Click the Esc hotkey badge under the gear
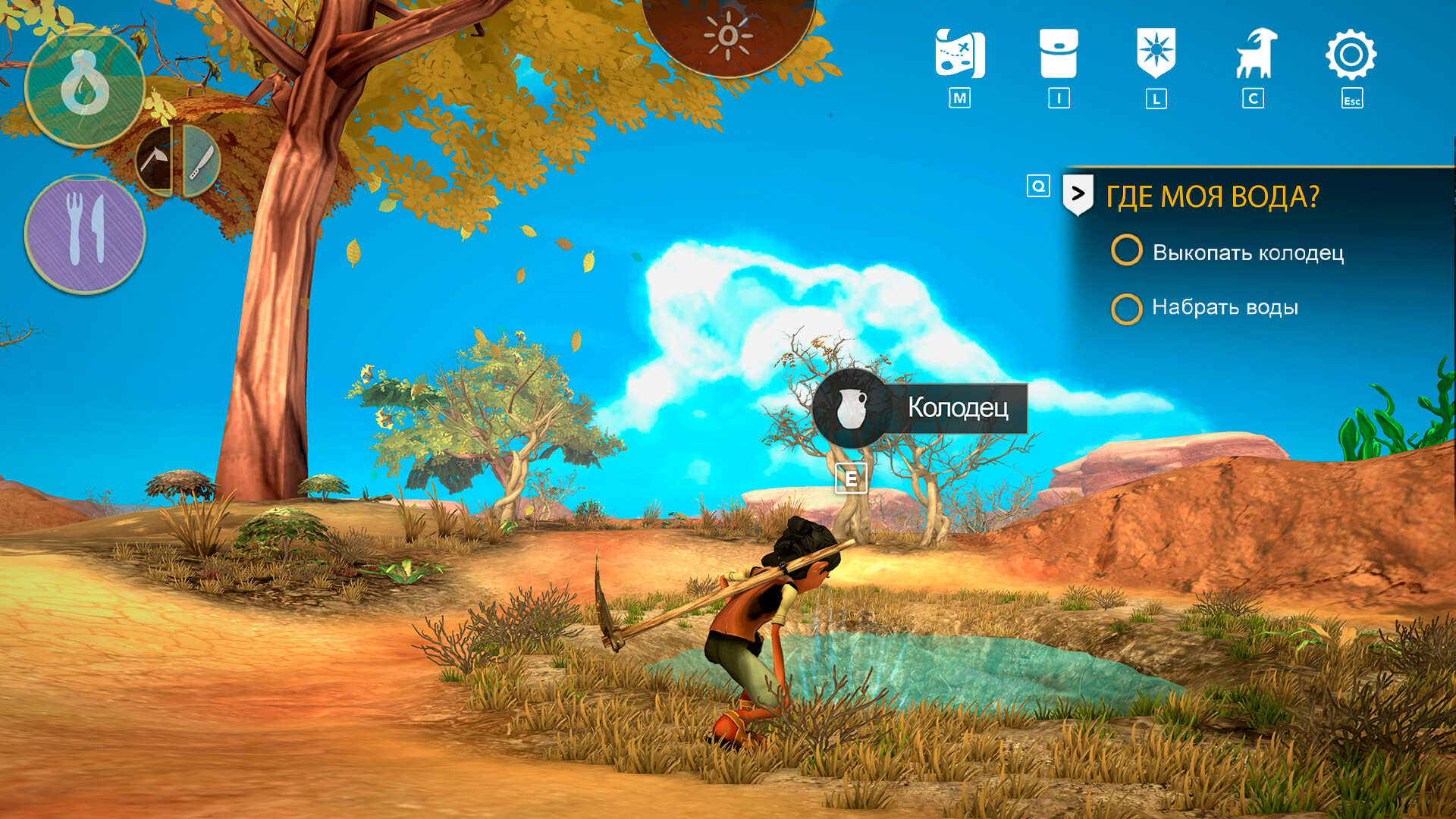The height and width of the screenshot is (819, 1456). click(1353, 99)
